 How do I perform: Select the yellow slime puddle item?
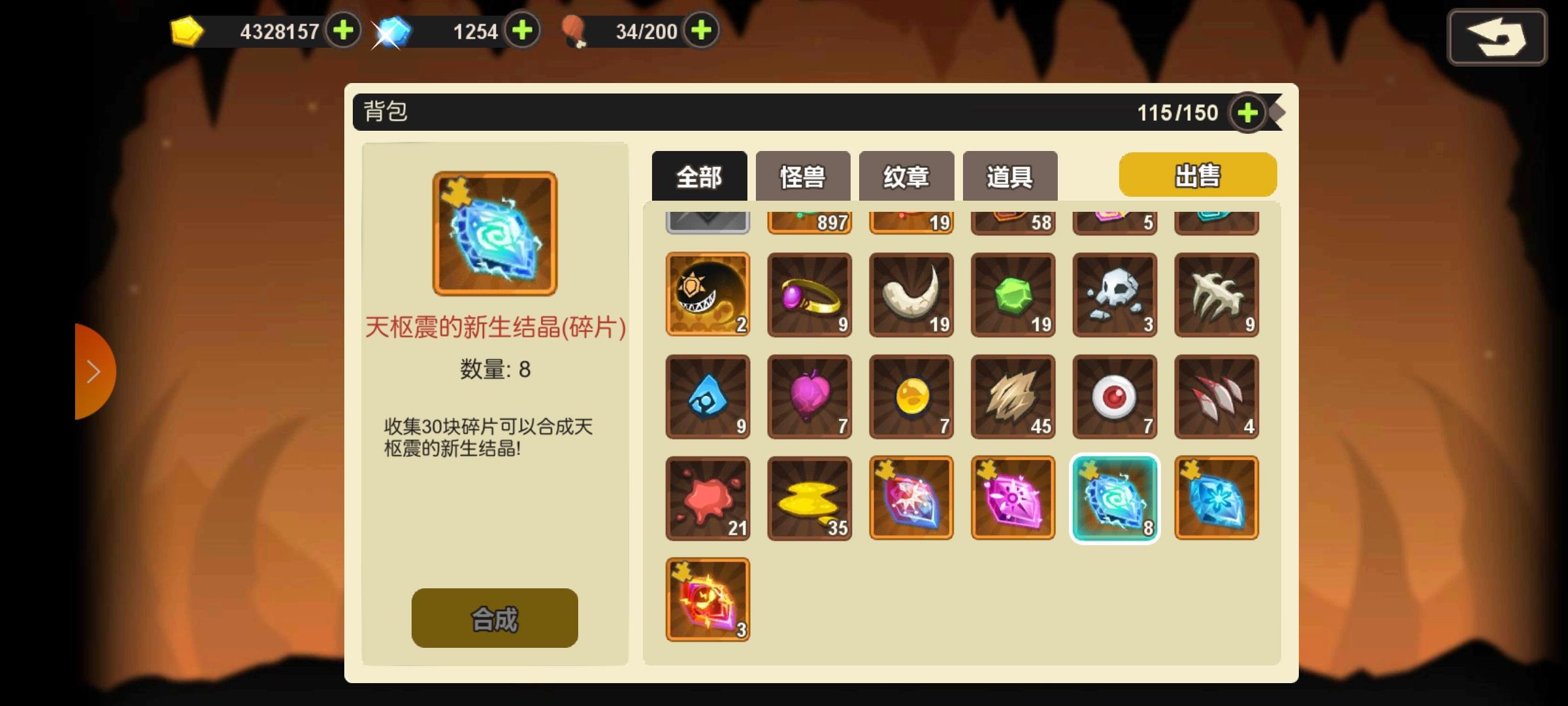coord(809,498)
